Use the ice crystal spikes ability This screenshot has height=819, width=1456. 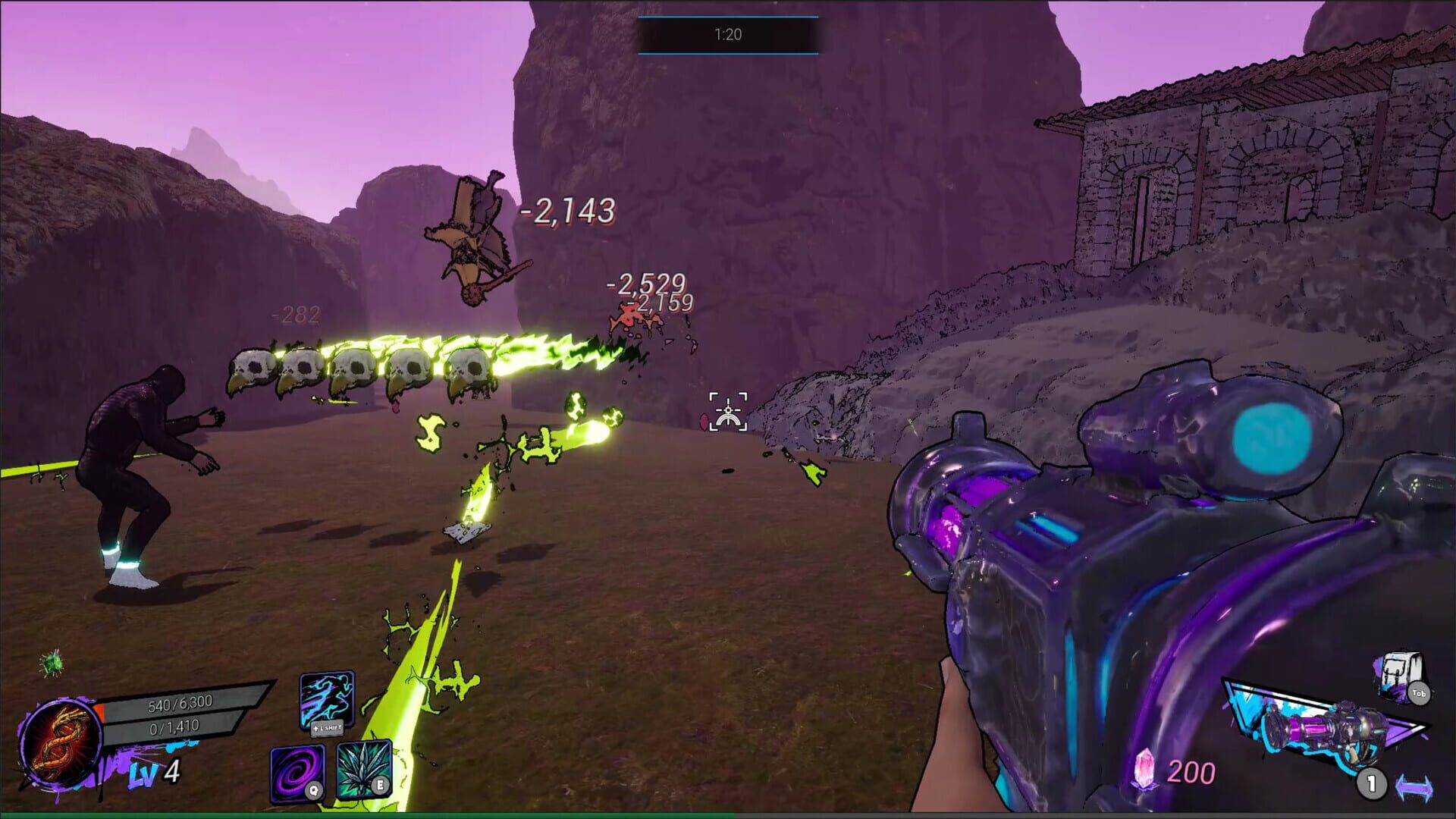(x=363, y=769)
